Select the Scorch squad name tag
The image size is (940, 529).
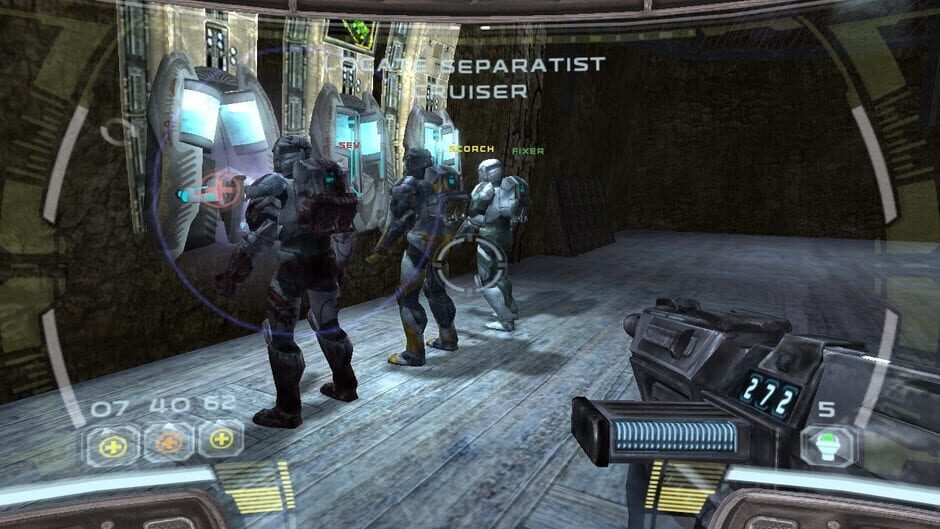473,149
